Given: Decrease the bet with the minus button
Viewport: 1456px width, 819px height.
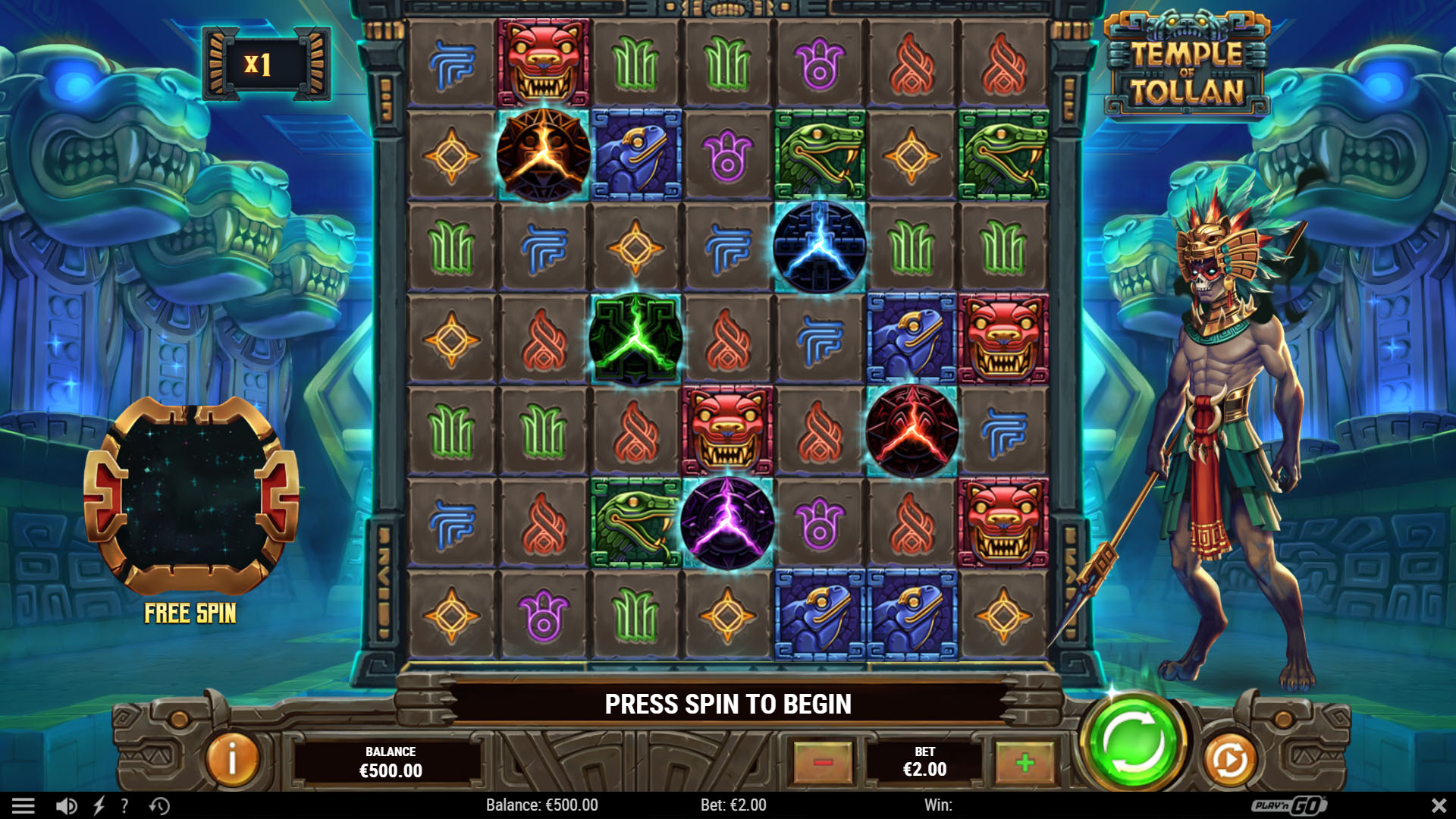Looking at the screenshot, I should click(x=824, y=761).
